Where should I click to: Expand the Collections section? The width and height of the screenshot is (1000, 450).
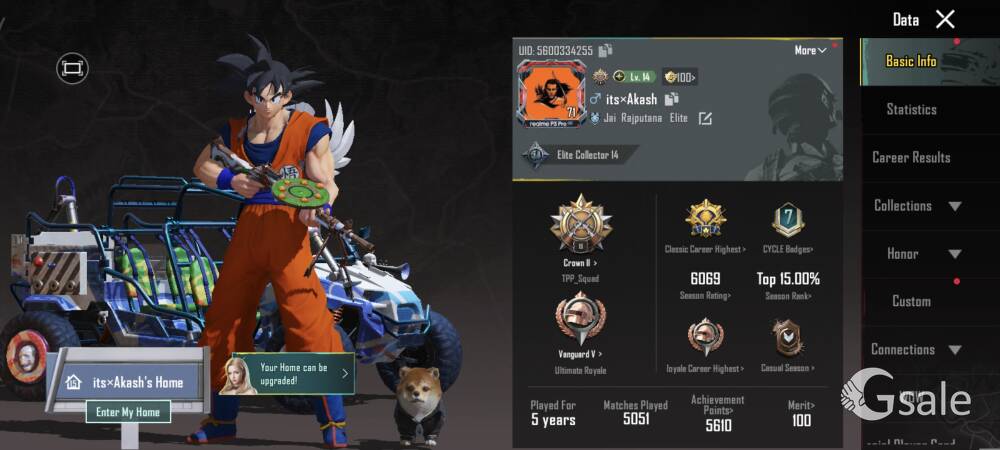click(x=917, y=206)
